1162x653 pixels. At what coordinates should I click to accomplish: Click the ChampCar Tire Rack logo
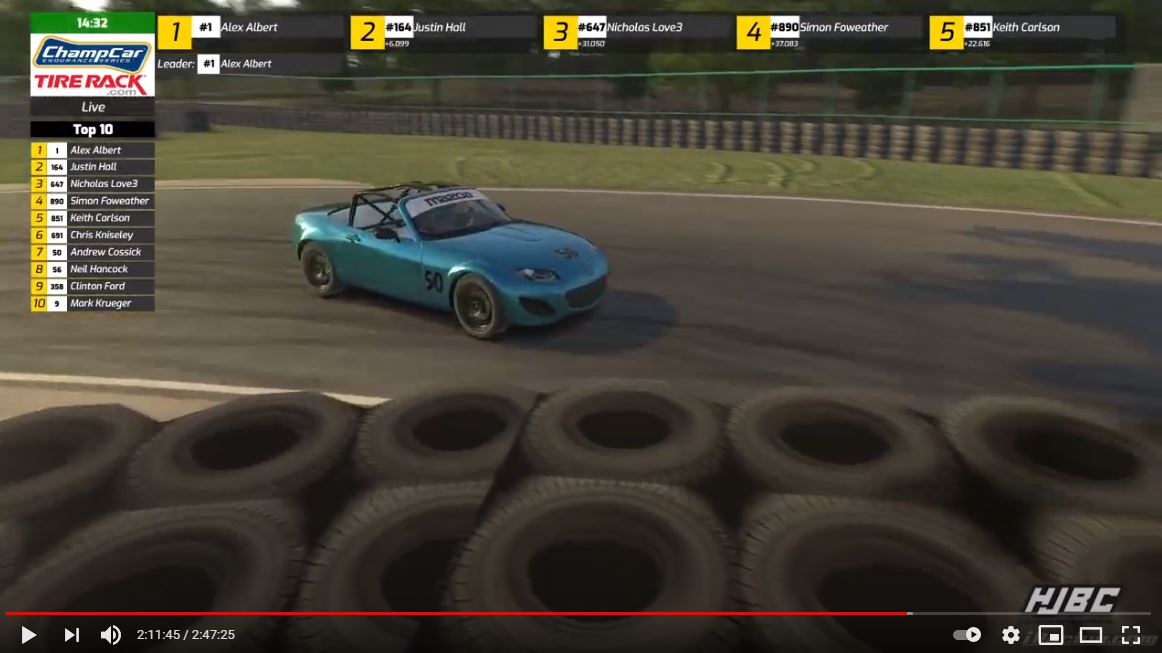[92, 65]
